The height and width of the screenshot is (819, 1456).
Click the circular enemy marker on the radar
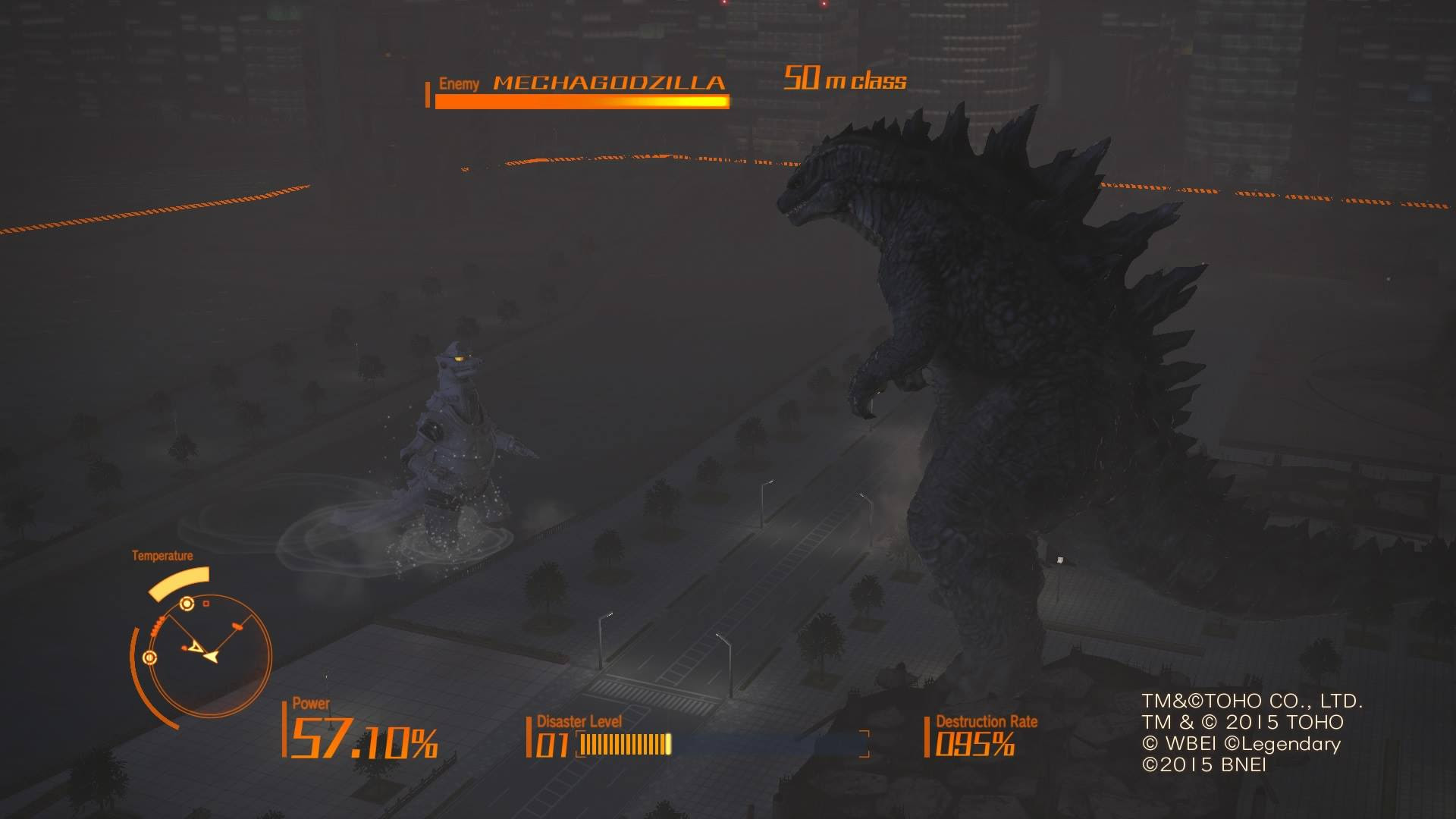(187, 604)
